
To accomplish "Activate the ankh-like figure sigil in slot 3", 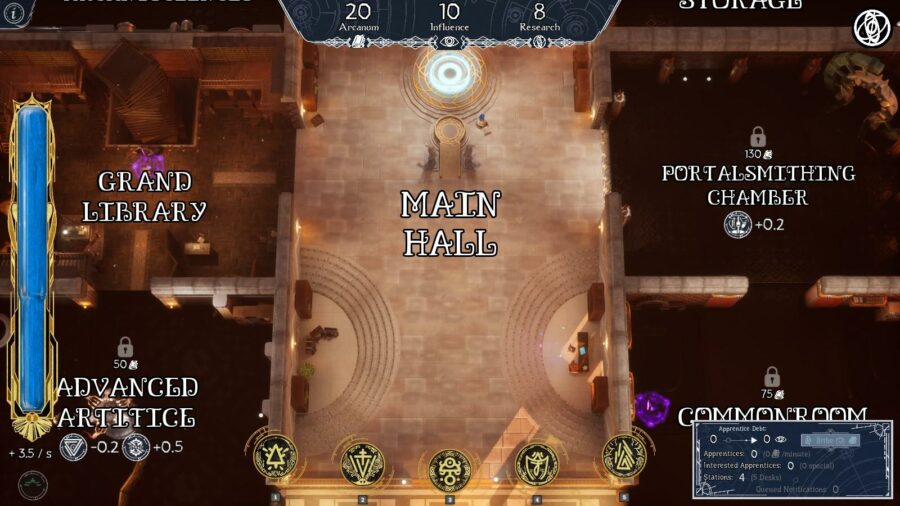I will click(449, 469).
